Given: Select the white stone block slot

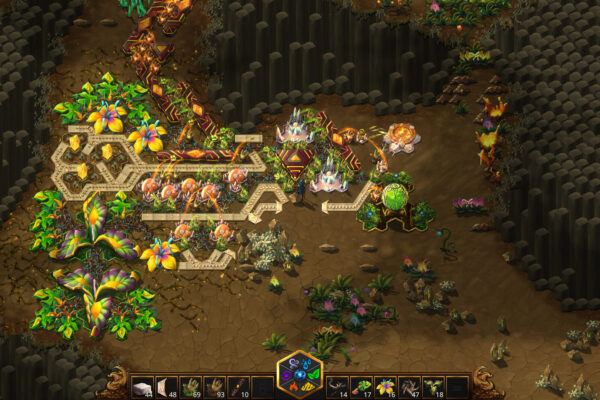Looking at the screenshot, I should (x=144, y=385).
